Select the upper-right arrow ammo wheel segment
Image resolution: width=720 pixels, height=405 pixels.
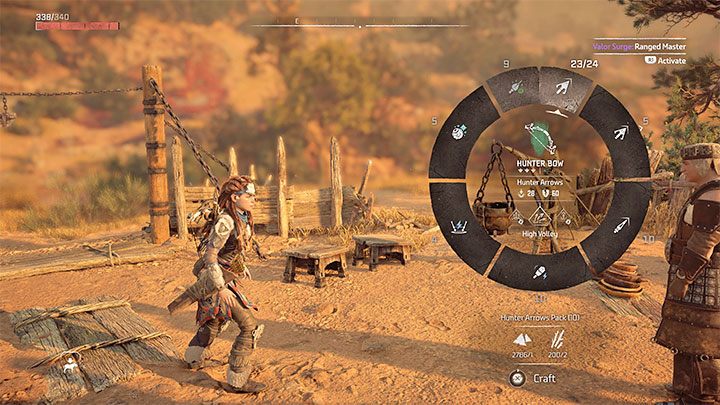click(x=621, y=131)
